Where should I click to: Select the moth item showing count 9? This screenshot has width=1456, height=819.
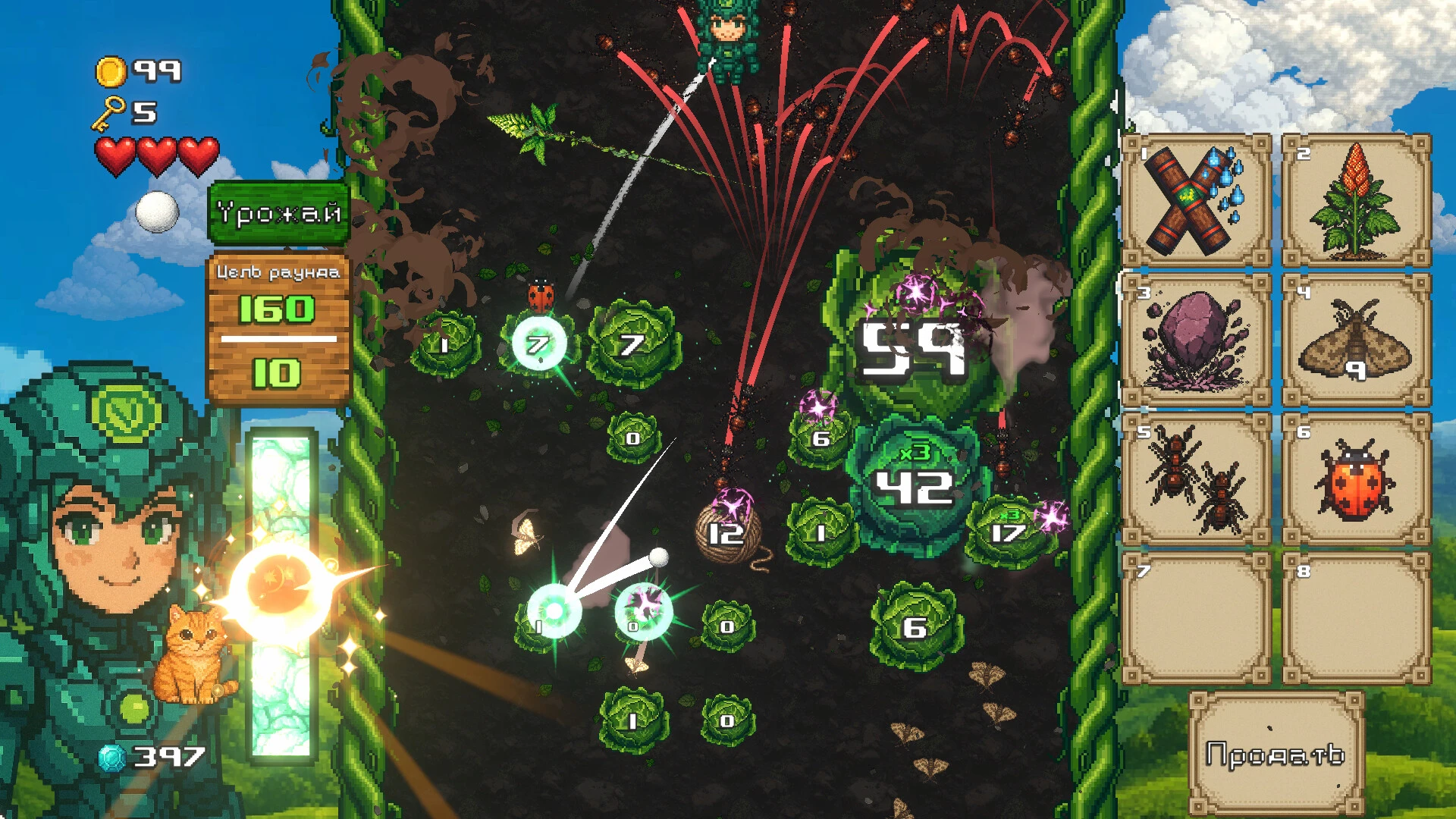[1356, 341]
